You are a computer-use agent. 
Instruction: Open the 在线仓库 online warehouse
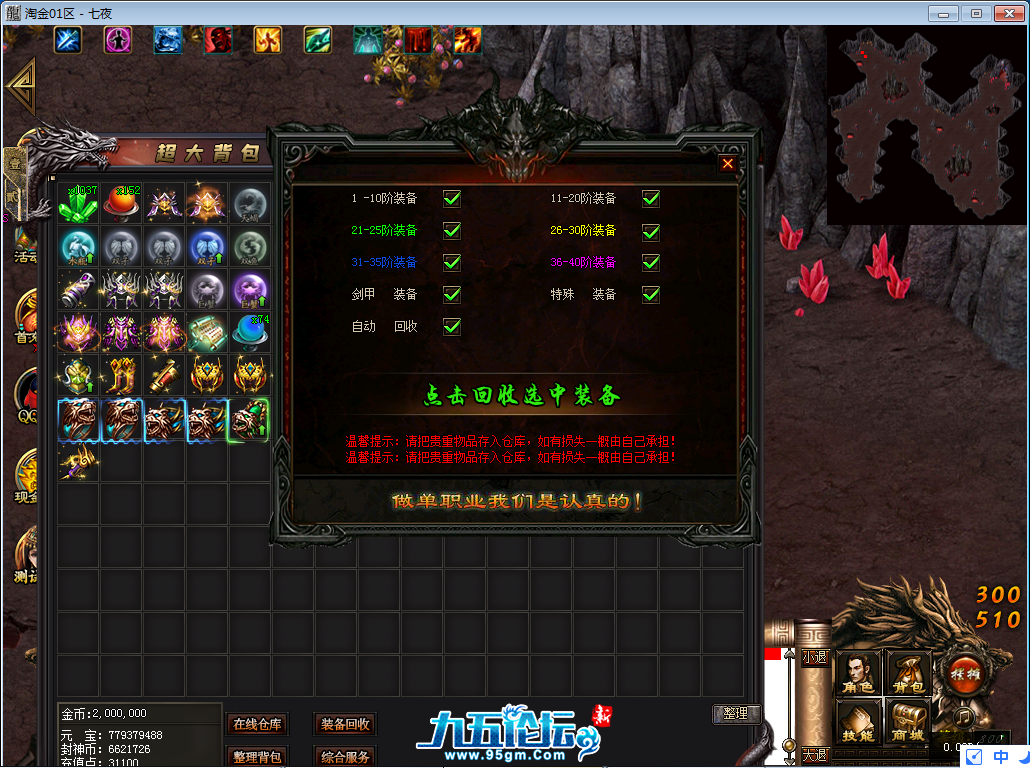pos(258,724)
